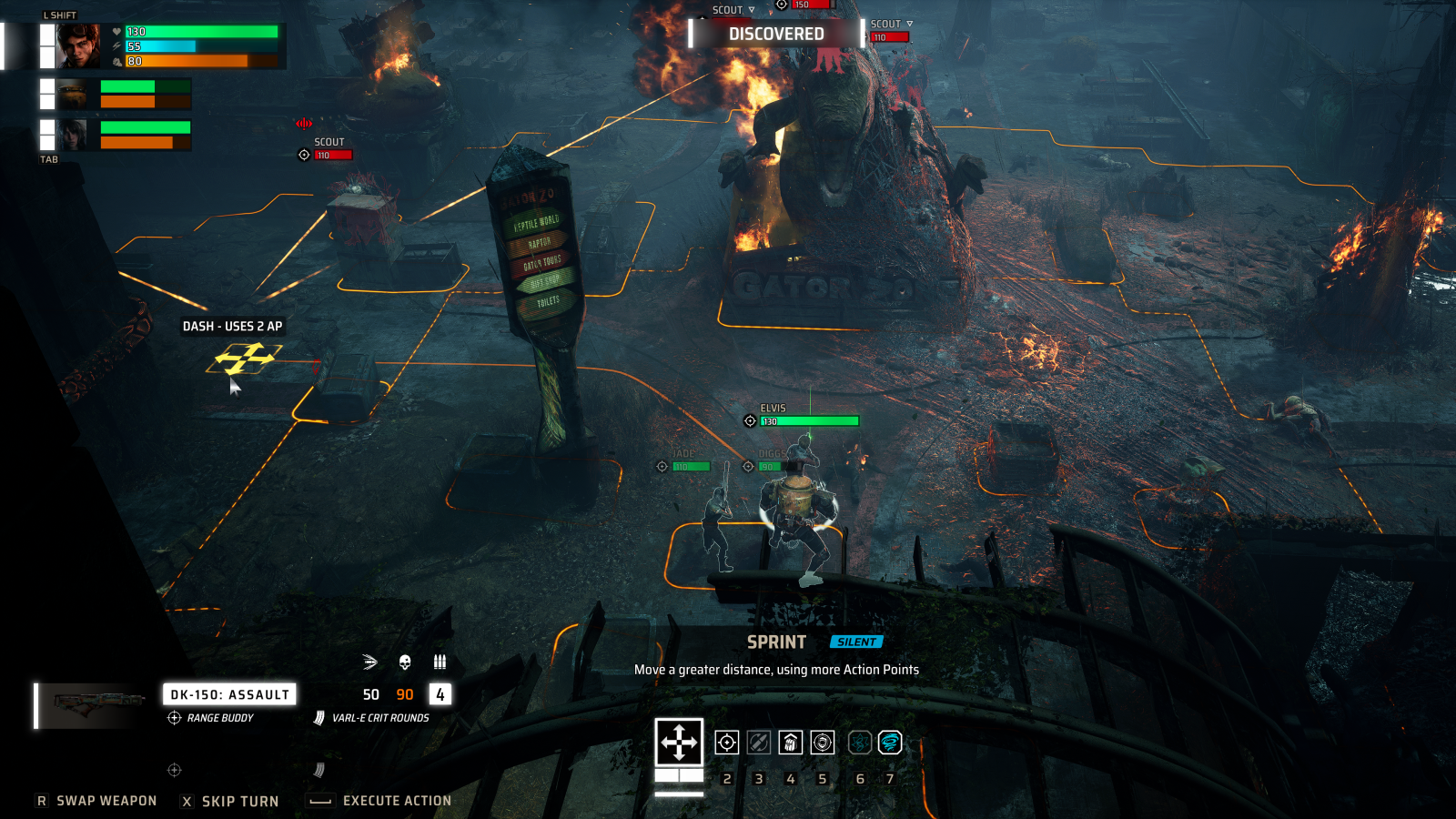1456x819 pixels.
Task: Select the greyed-out teal star mutation
Action: 859,743
